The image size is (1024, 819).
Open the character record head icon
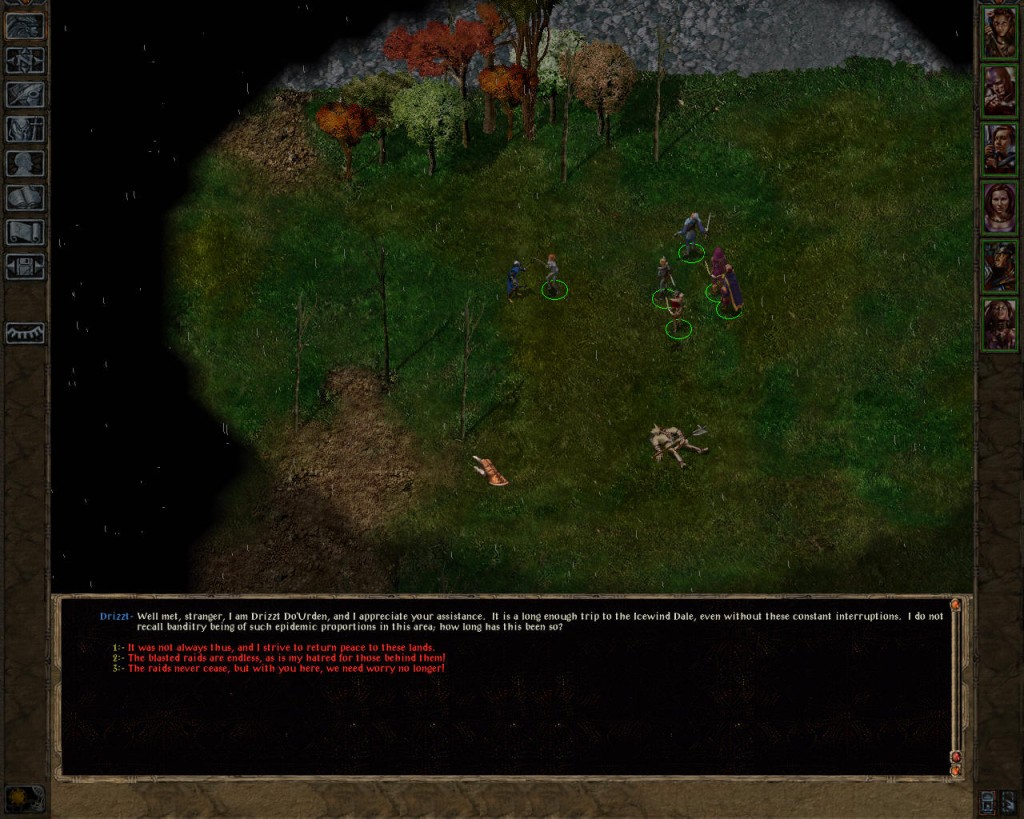[x=25, y=163]
